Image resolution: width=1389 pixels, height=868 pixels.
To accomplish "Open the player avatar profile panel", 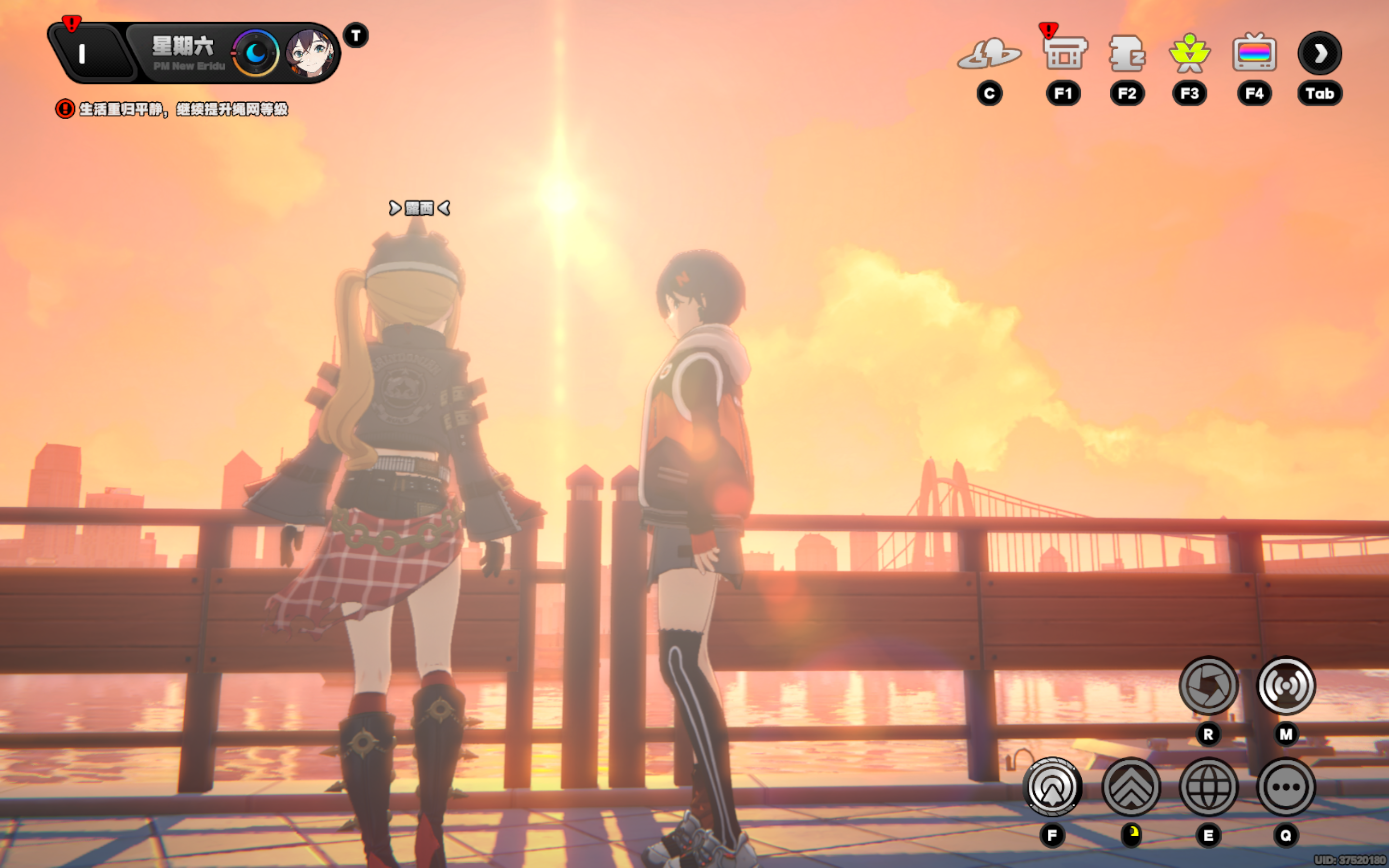I will point(311,54).
